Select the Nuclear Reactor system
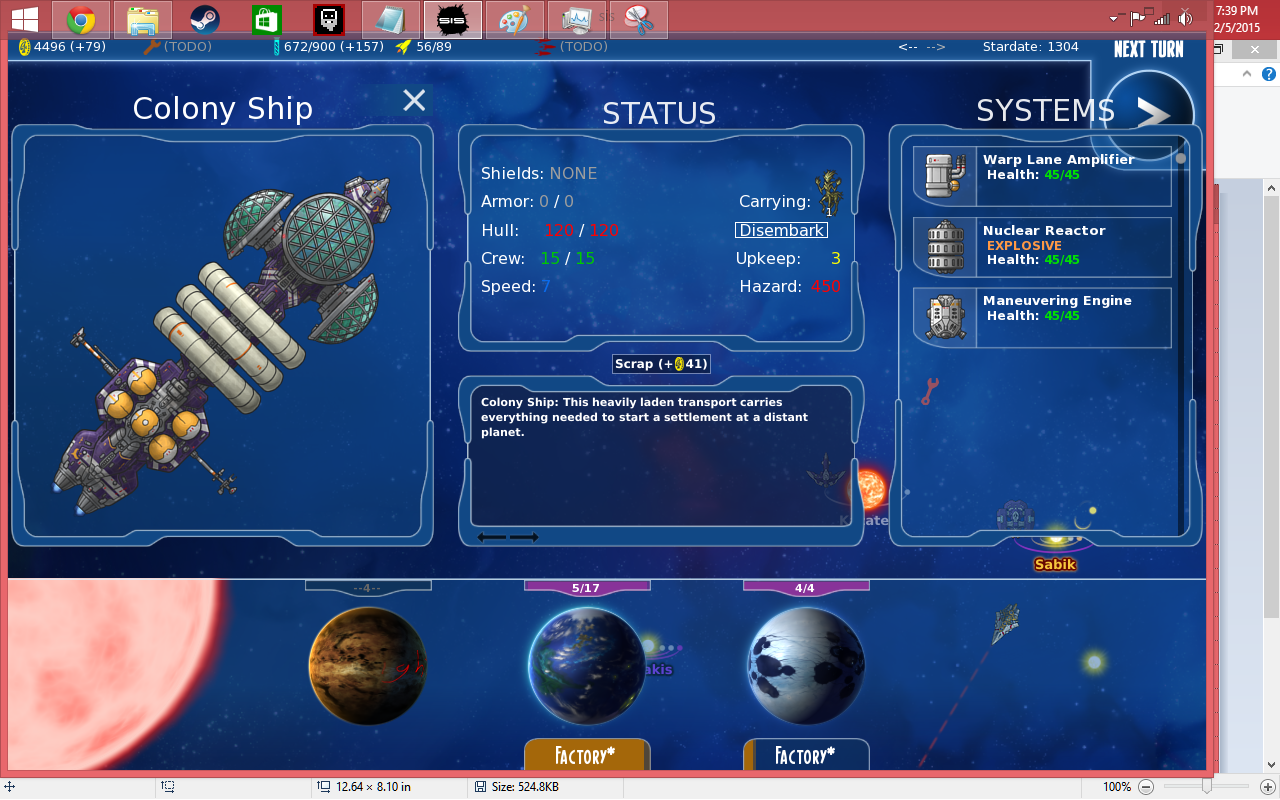 [x=1042, y=246]
